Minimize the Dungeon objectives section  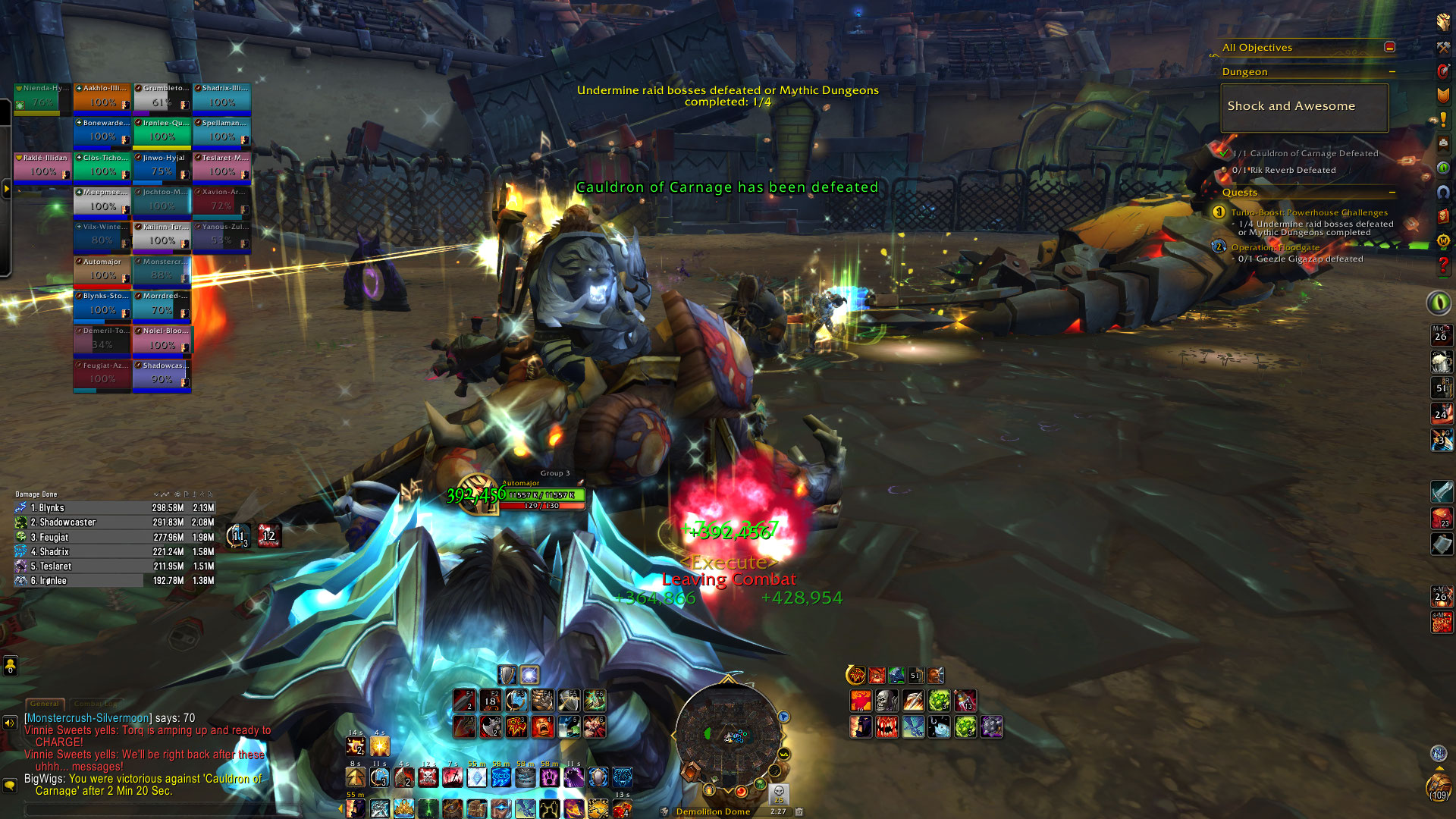click(1392, 72)
